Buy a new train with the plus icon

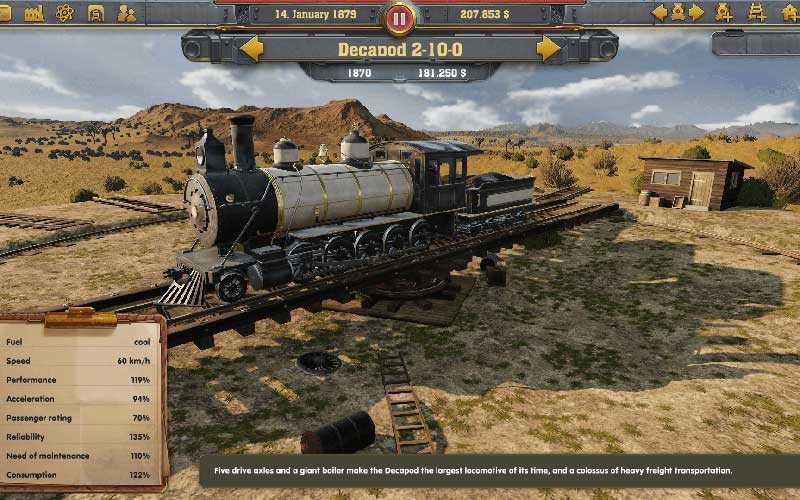click(x=725, y=13)
